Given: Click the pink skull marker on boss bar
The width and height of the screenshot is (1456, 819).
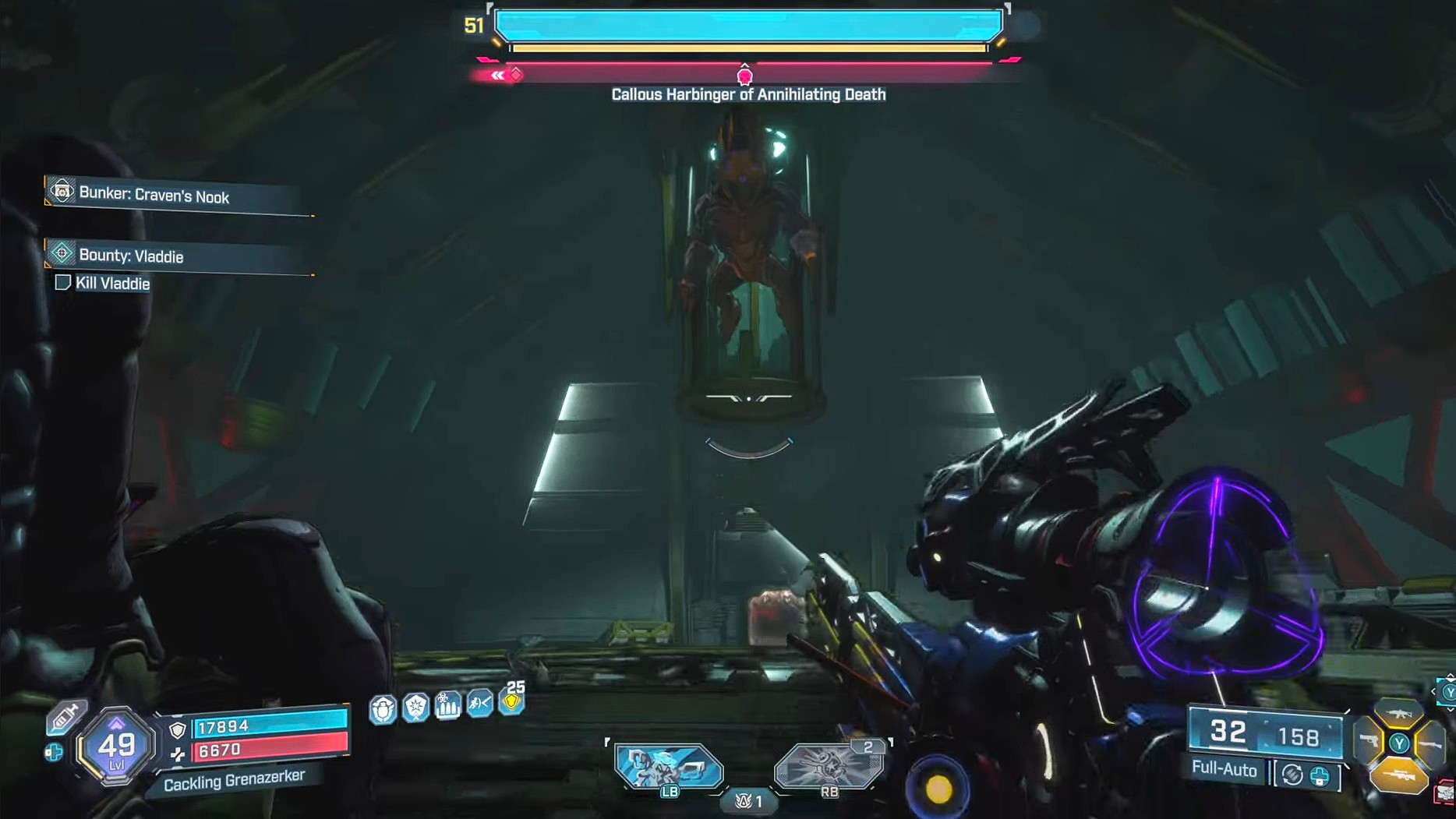Looking at the screenshot, I should (x=744, y=76).
